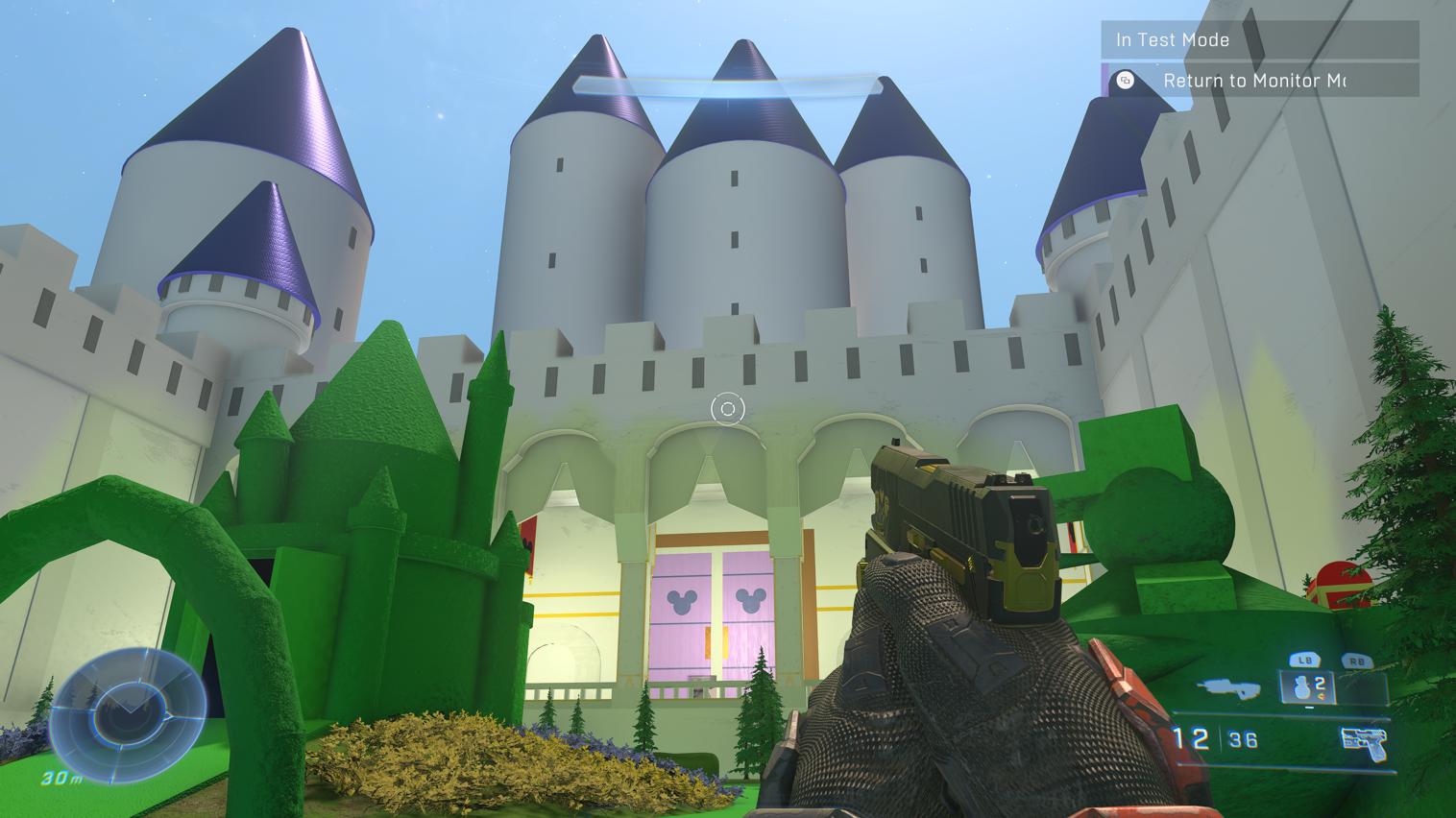
Task: Select 'Return to Monitor Mode'
Action: coord(1254,82)
